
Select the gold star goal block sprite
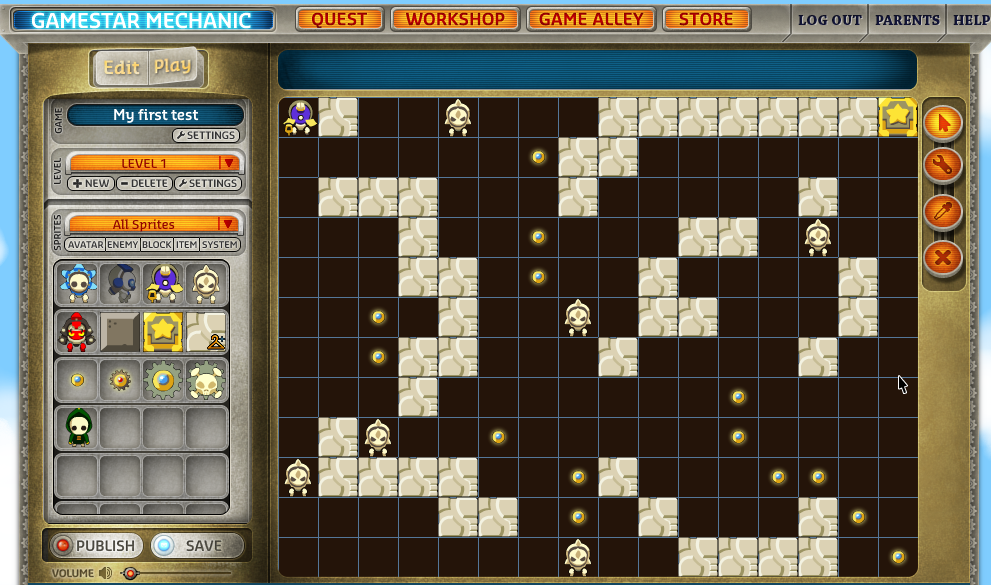point(163,331)
